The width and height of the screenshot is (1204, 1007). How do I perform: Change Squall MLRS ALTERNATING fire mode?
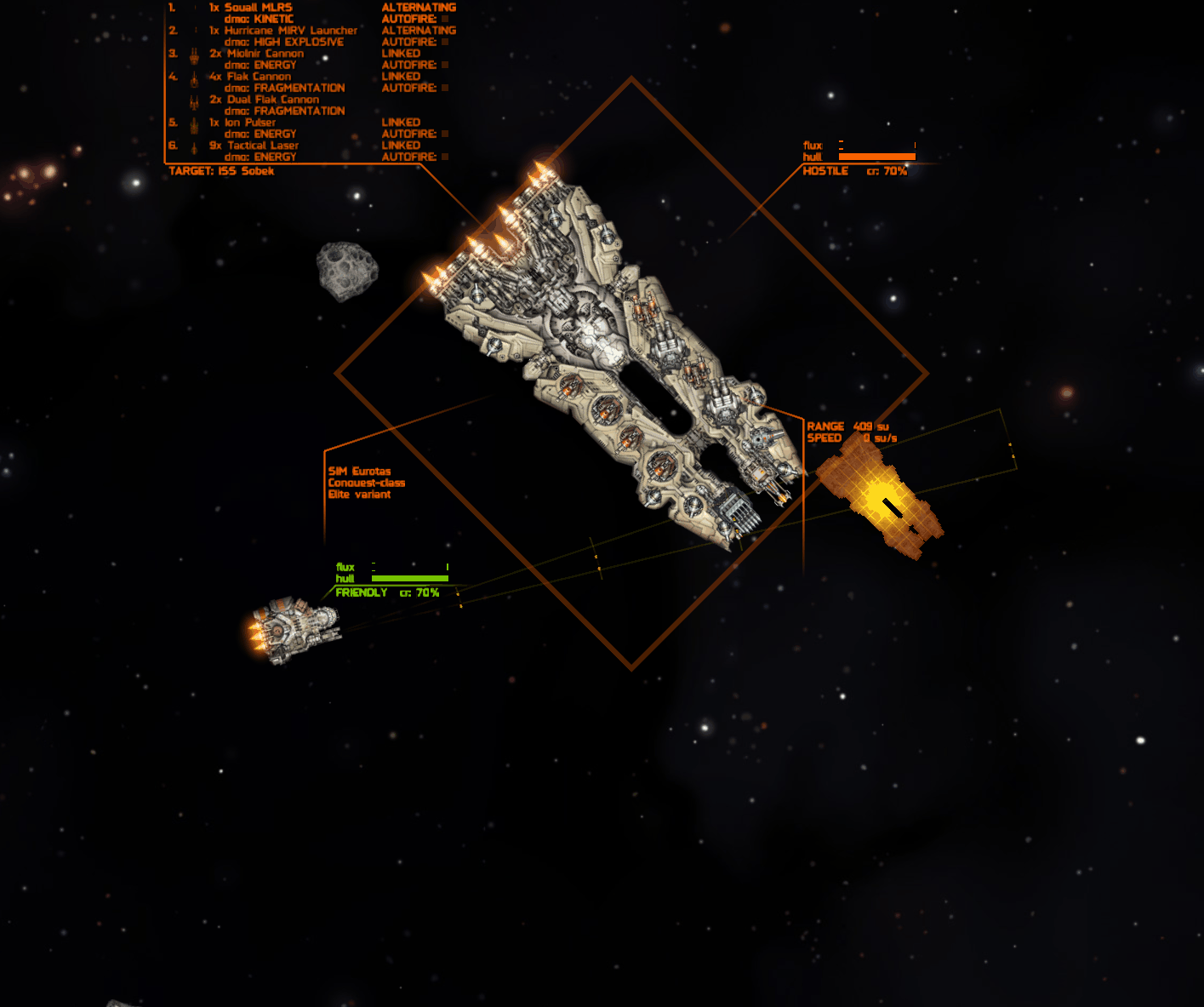click(419, 7)
